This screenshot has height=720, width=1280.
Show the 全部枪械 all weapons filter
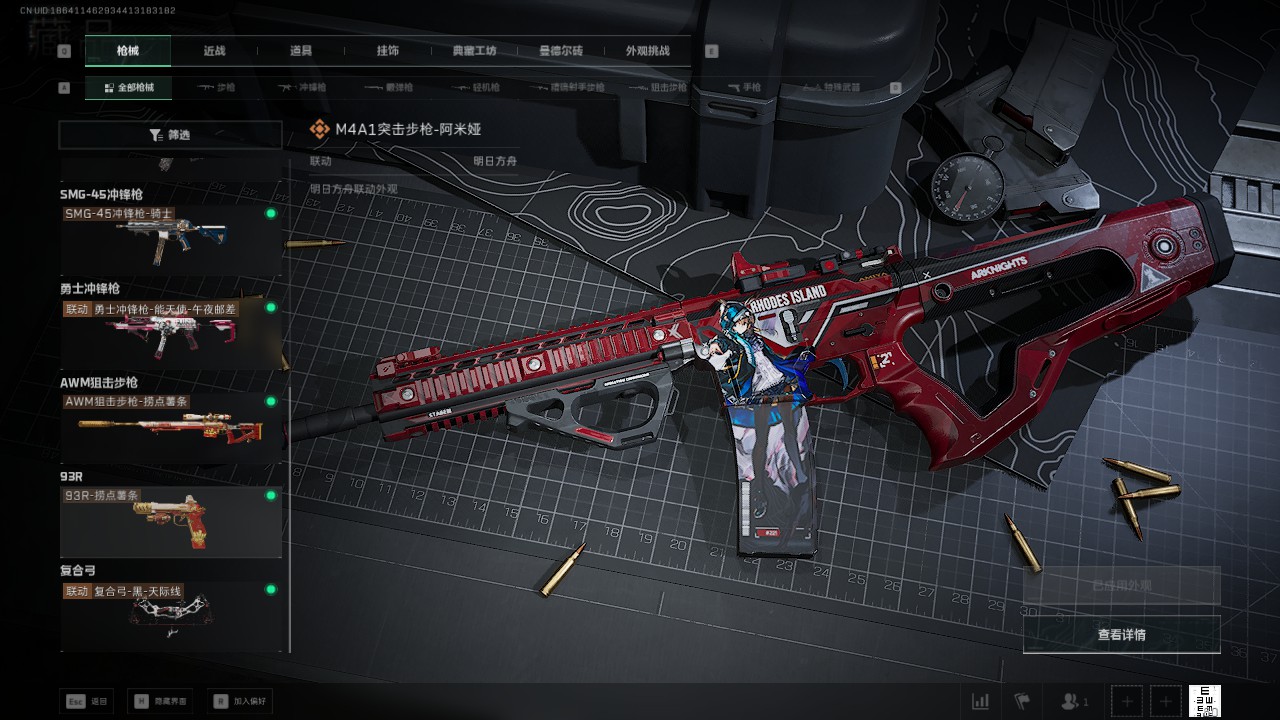[128, 88]
